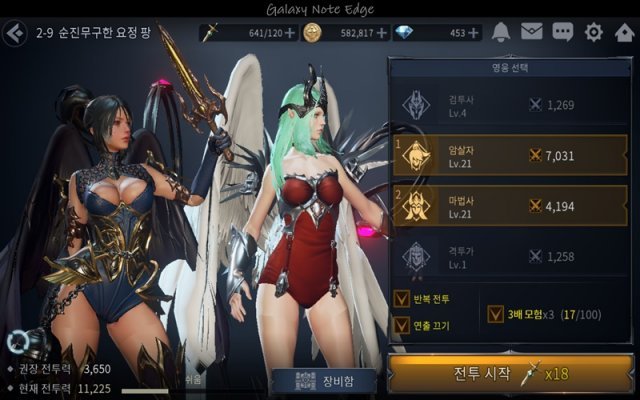Open the notification bell

click(501, 32)
